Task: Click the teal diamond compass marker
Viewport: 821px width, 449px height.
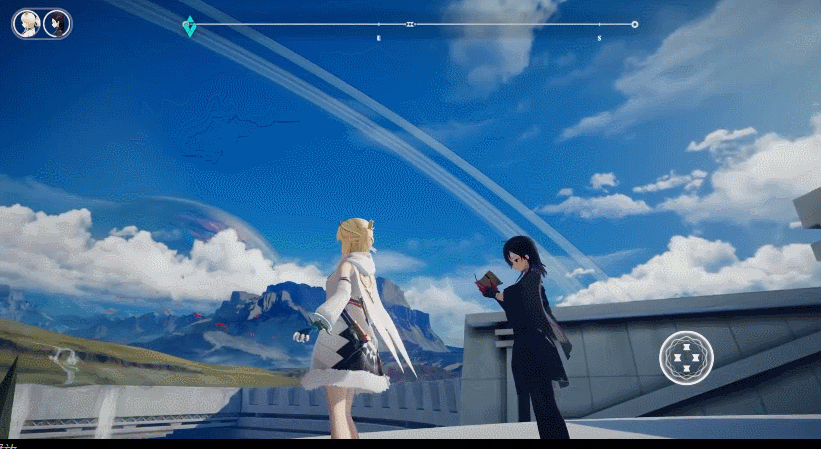Action: click(x=189, y=26)
